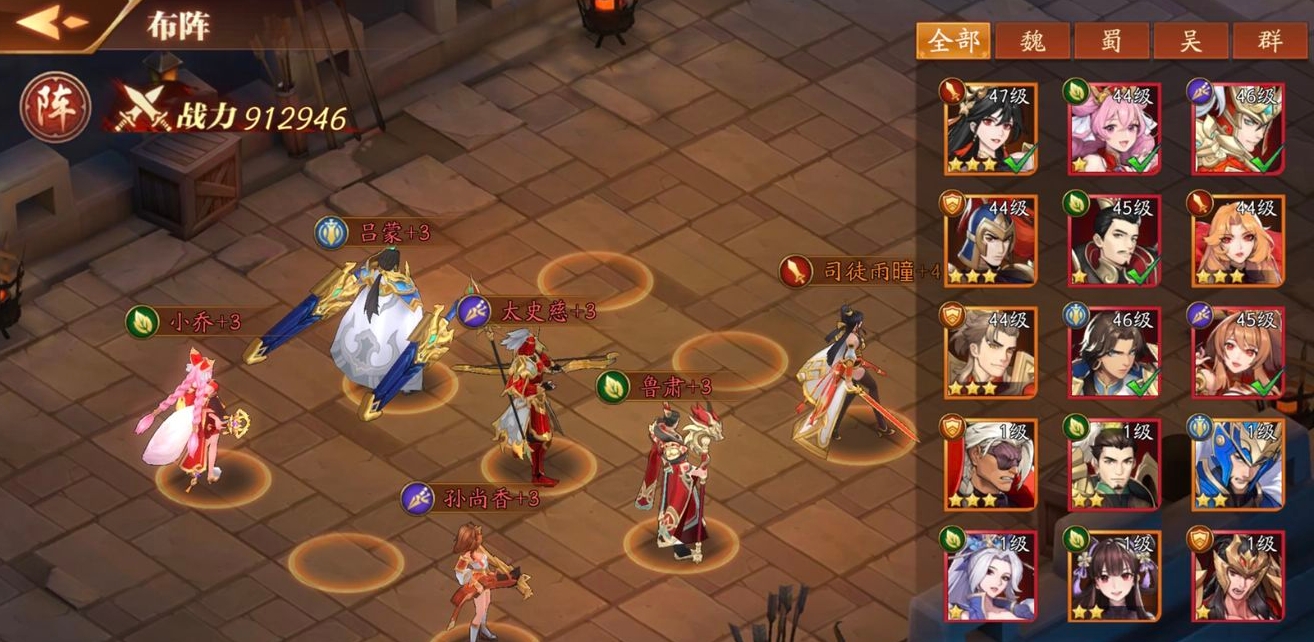
Task: Pick the pink-haired level 44 hero portrait
Action: [1115, 129]
